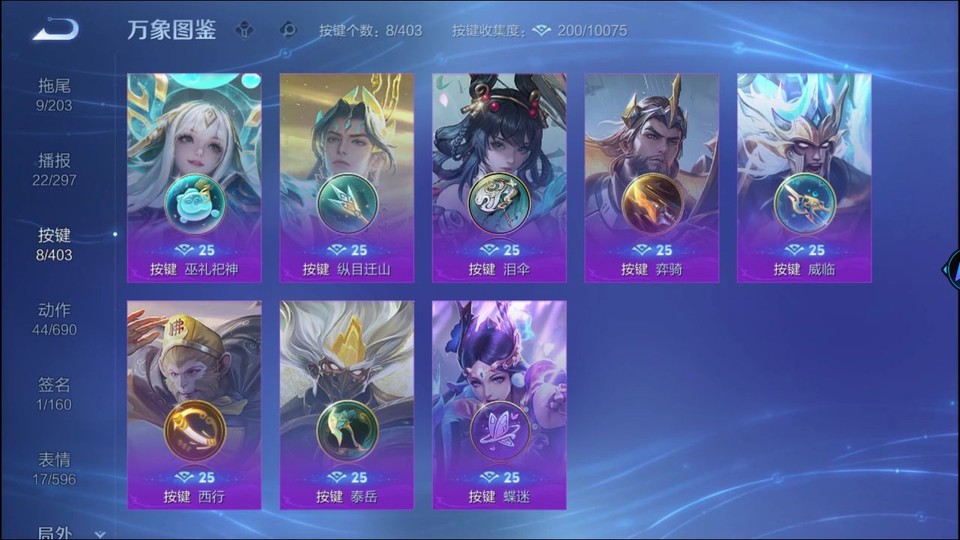Click the magnifier search icon

(288, 30)
